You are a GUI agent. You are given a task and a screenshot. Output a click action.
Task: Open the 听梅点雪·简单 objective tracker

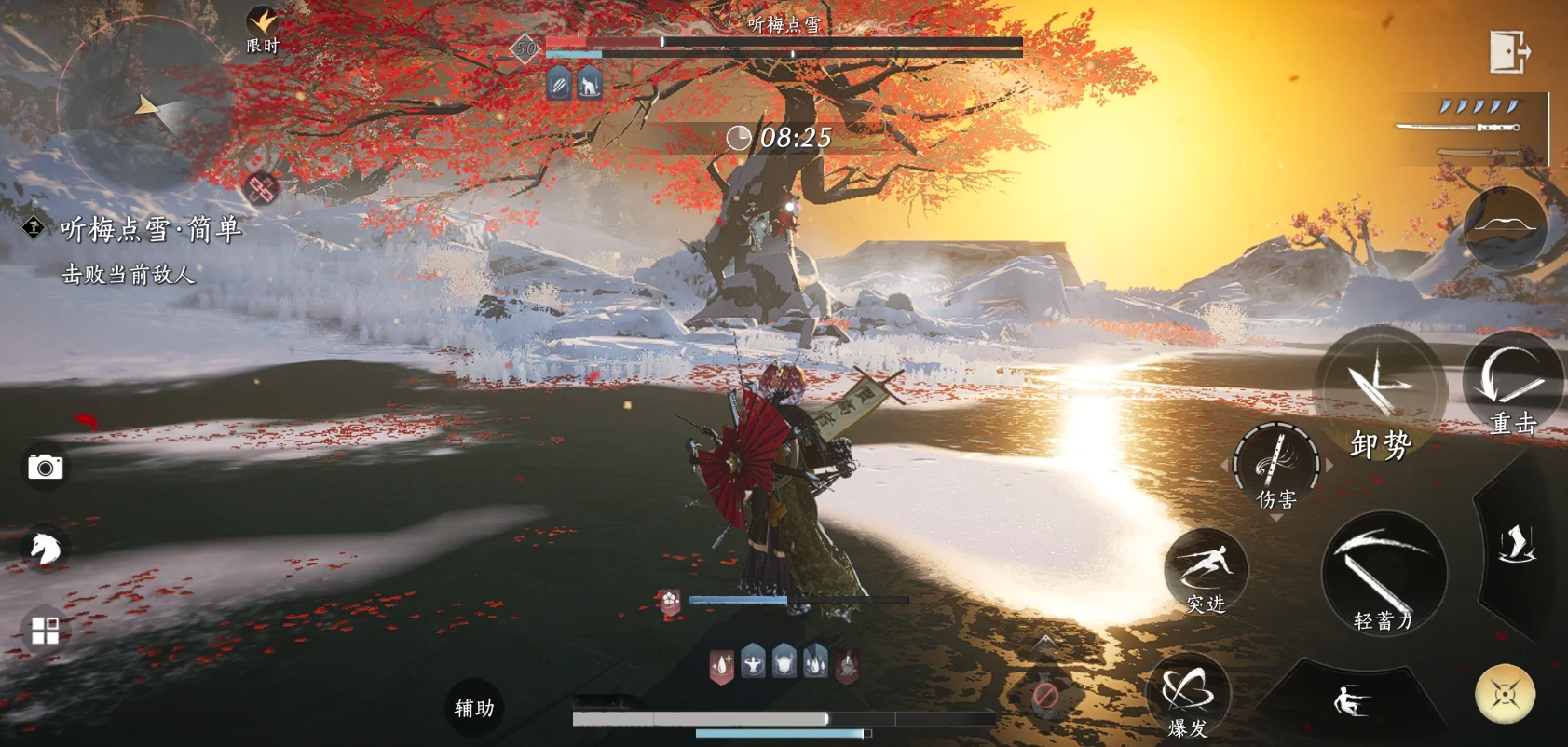[x=150, y=229]
